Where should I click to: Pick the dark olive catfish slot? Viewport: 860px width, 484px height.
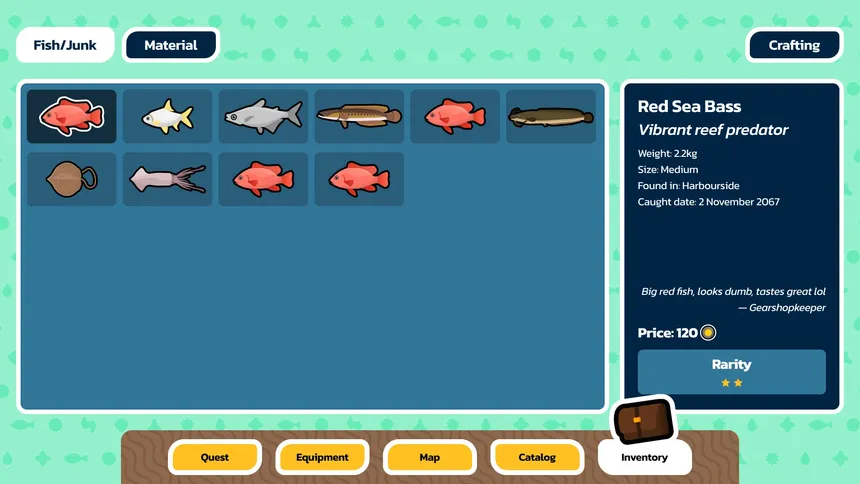coord(551,117)
